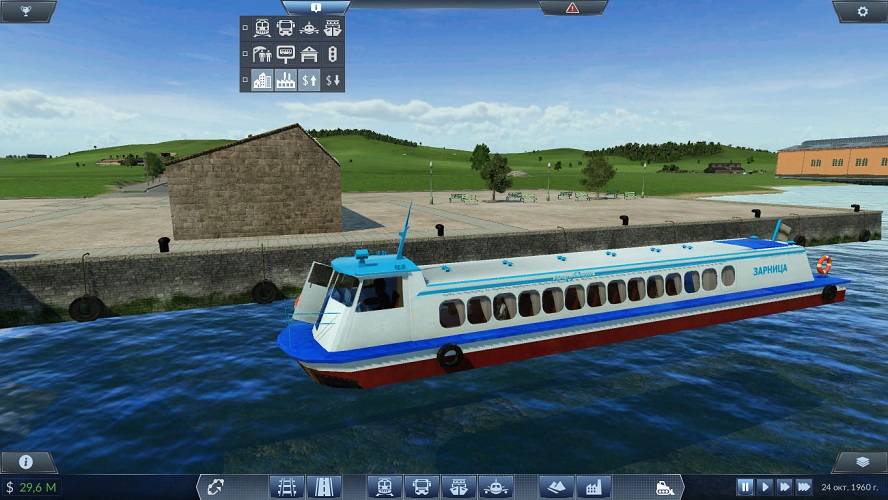
Task: Open the ship management menu in toolbar
Action: (x=455, y=487)
